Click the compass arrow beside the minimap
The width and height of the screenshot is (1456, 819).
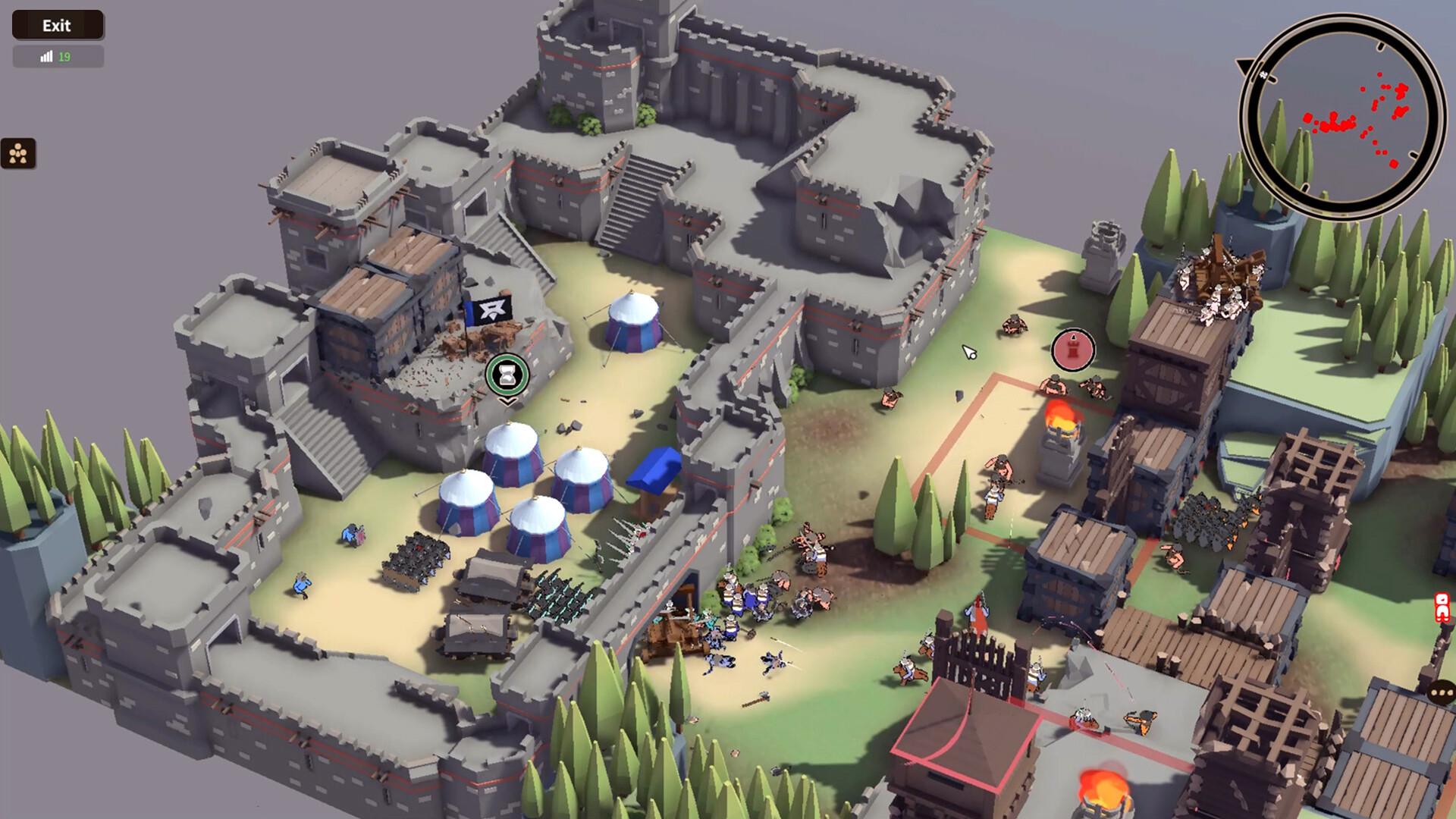pos(1244,67)
